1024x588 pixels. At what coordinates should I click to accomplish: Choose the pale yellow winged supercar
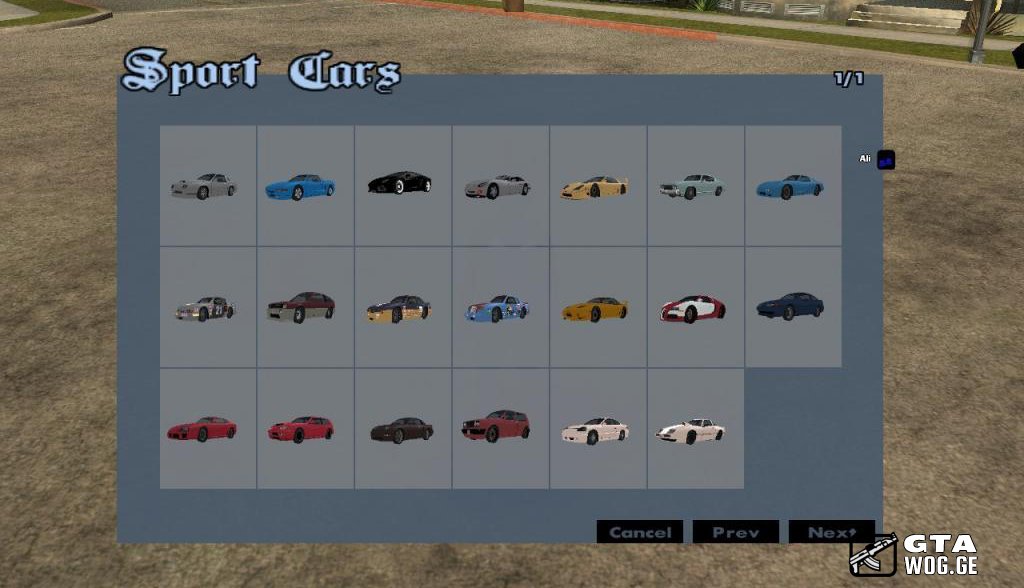(x=596, y=186)
